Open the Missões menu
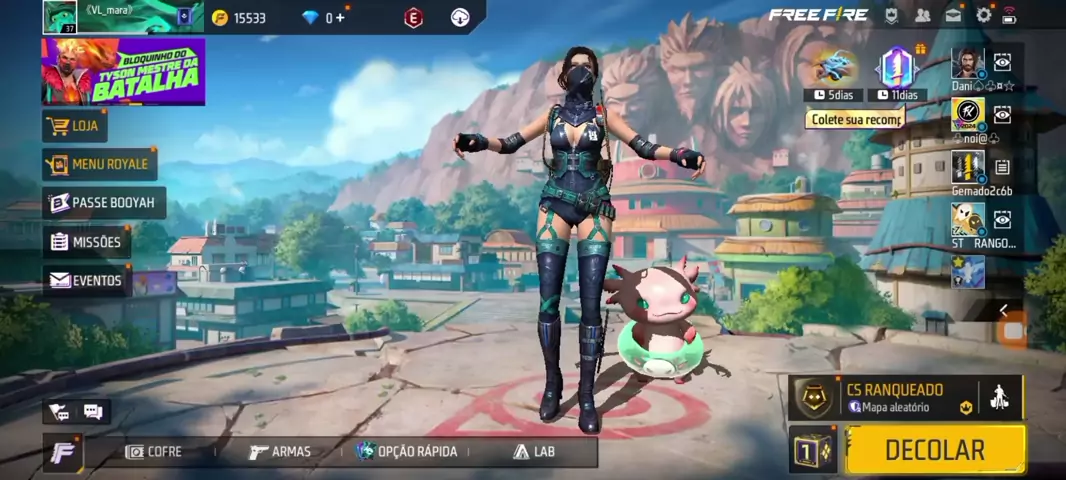 coord(87,242)
